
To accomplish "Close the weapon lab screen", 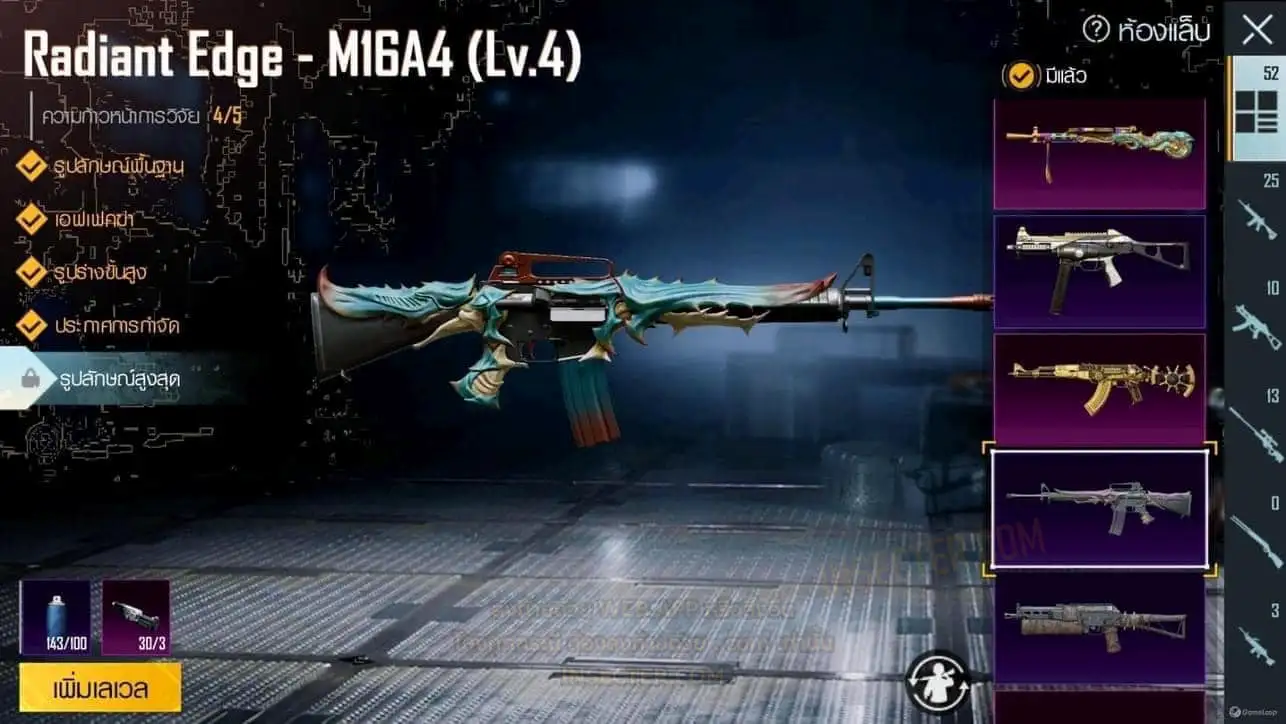I will pyautogui.click(x=1257, y=30).
